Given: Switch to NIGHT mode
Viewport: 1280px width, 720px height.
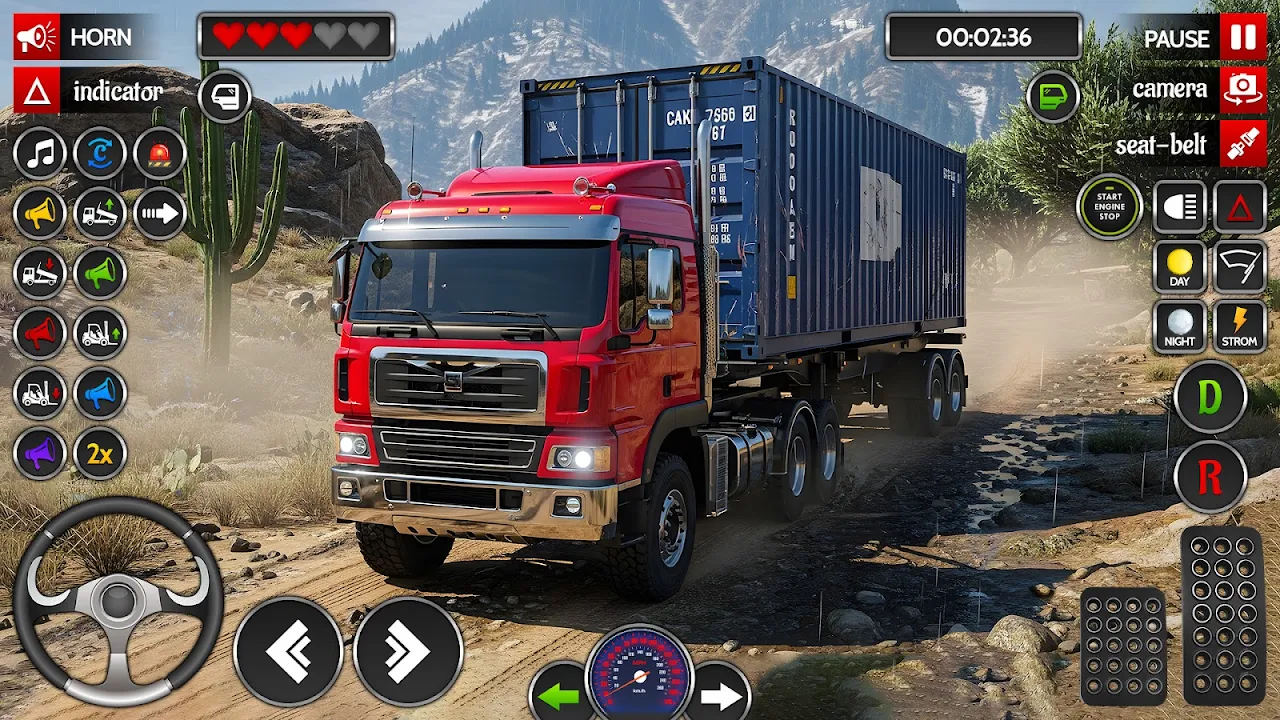Looking at the screenshot, I should click(x=1180, y=327).
